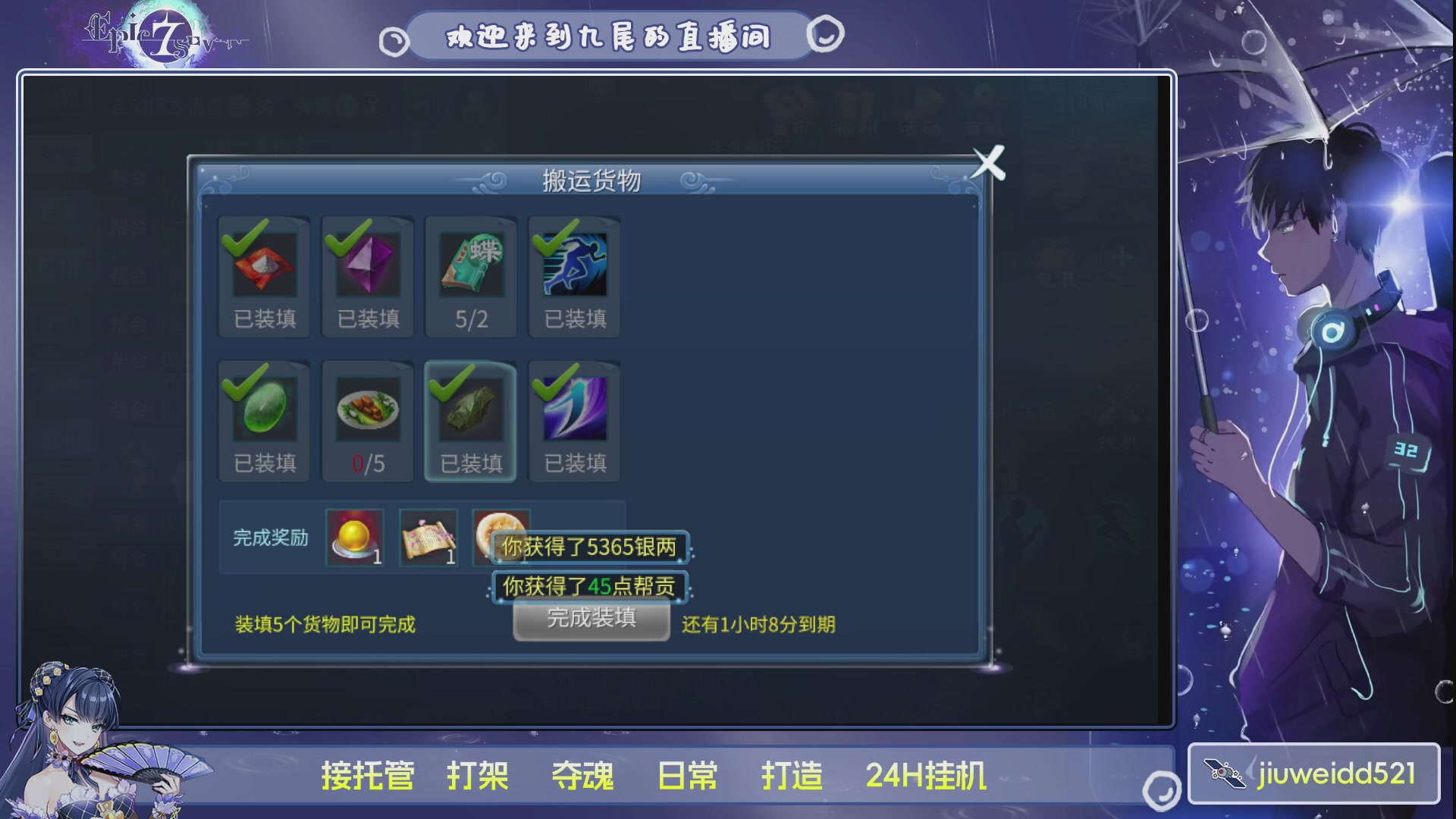Image resolution: width=1456 pixels, height=819 pixels.
Task: Click the 完成装填 button
Action: 591,620
